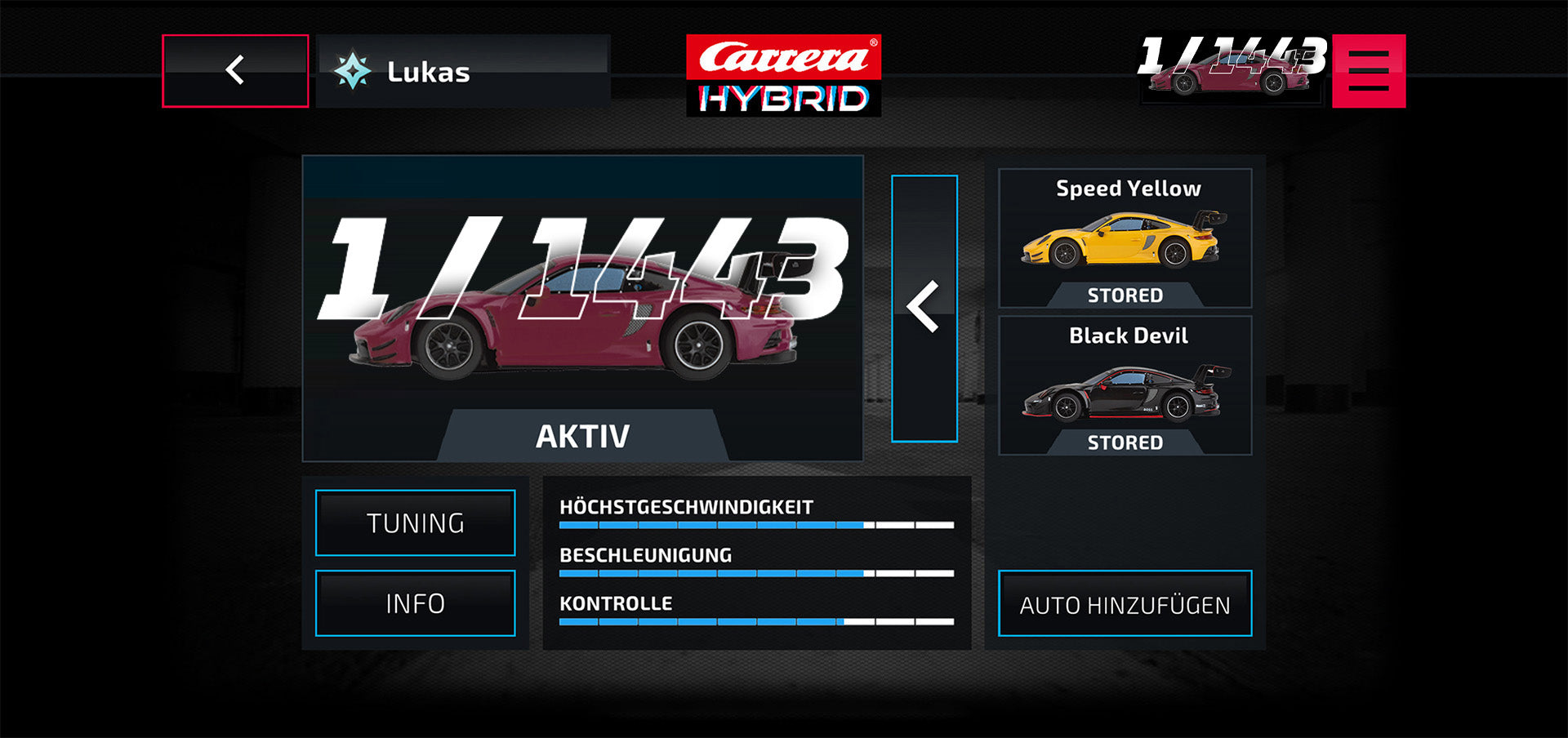This screenshot has width=1568, height=738.
Task: Switch to the INFO section
Action: point(416,602)
